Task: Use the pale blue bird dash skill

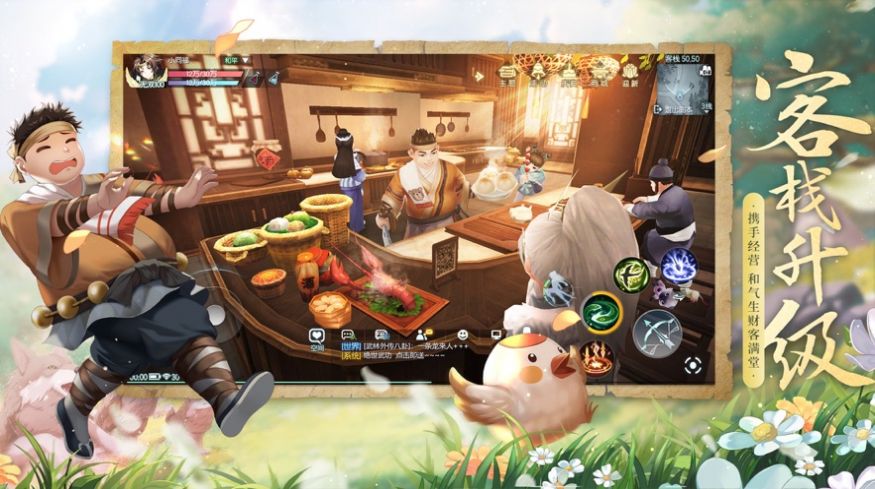Action: click(x=558, y=290)
